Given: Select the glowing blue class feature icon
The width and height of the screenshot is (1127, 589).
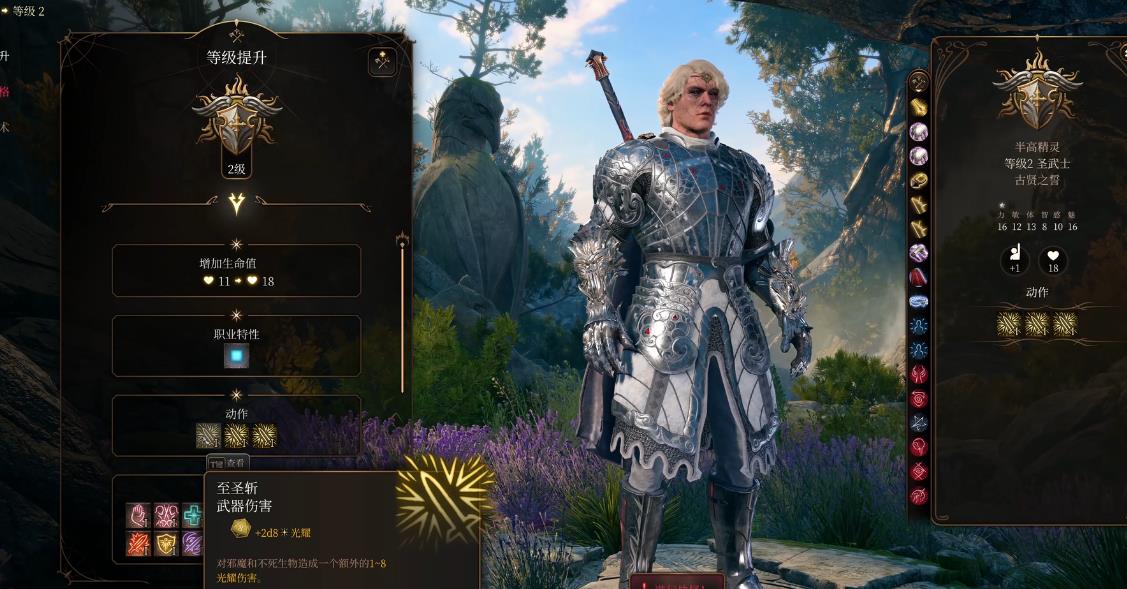Looking at the screenshot, I should pos(237,356).
